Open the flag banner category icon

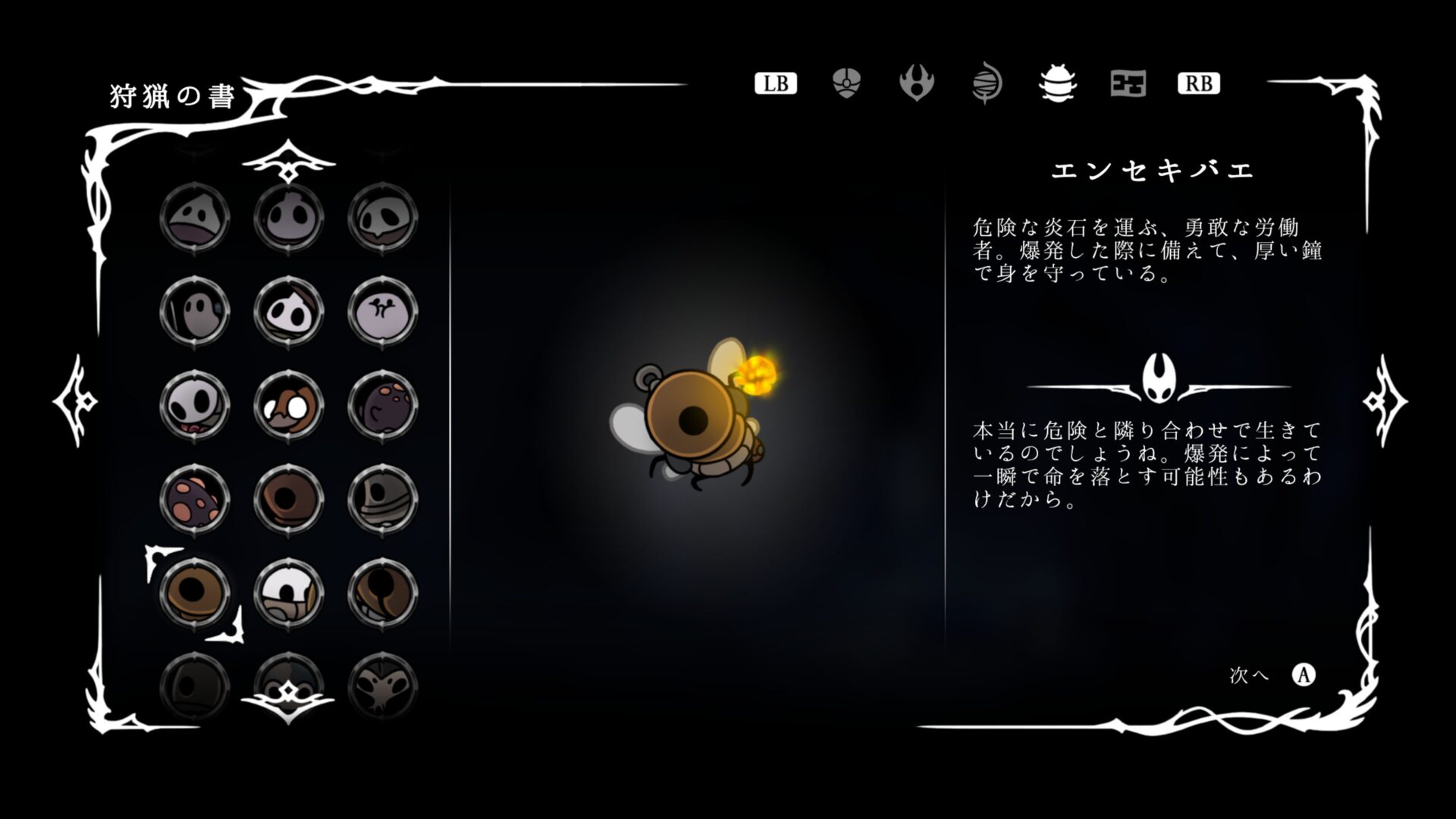tap(1128, 85)
